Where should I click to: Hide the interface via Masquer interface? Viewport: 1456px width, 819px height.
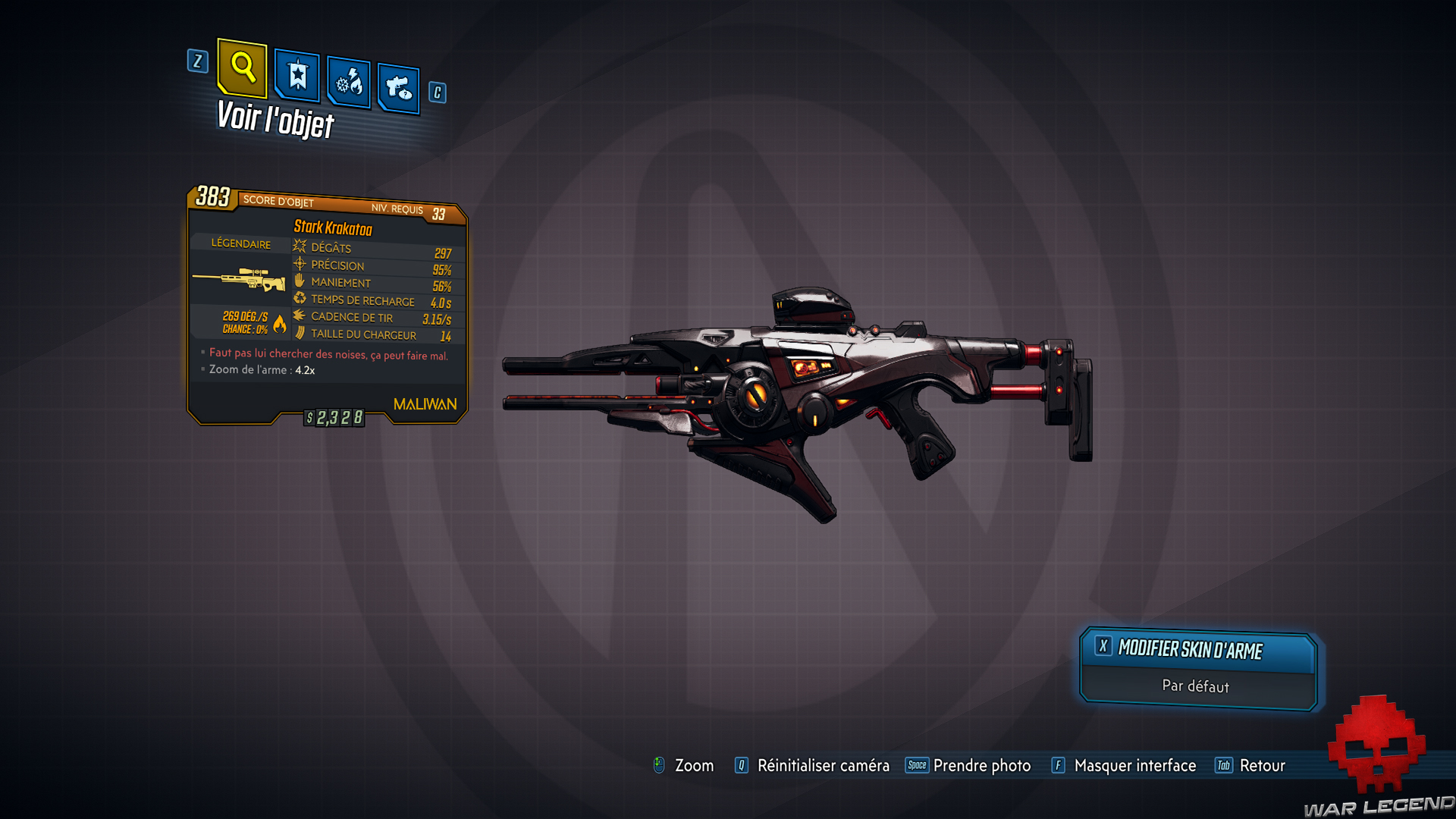point(1134,766)
